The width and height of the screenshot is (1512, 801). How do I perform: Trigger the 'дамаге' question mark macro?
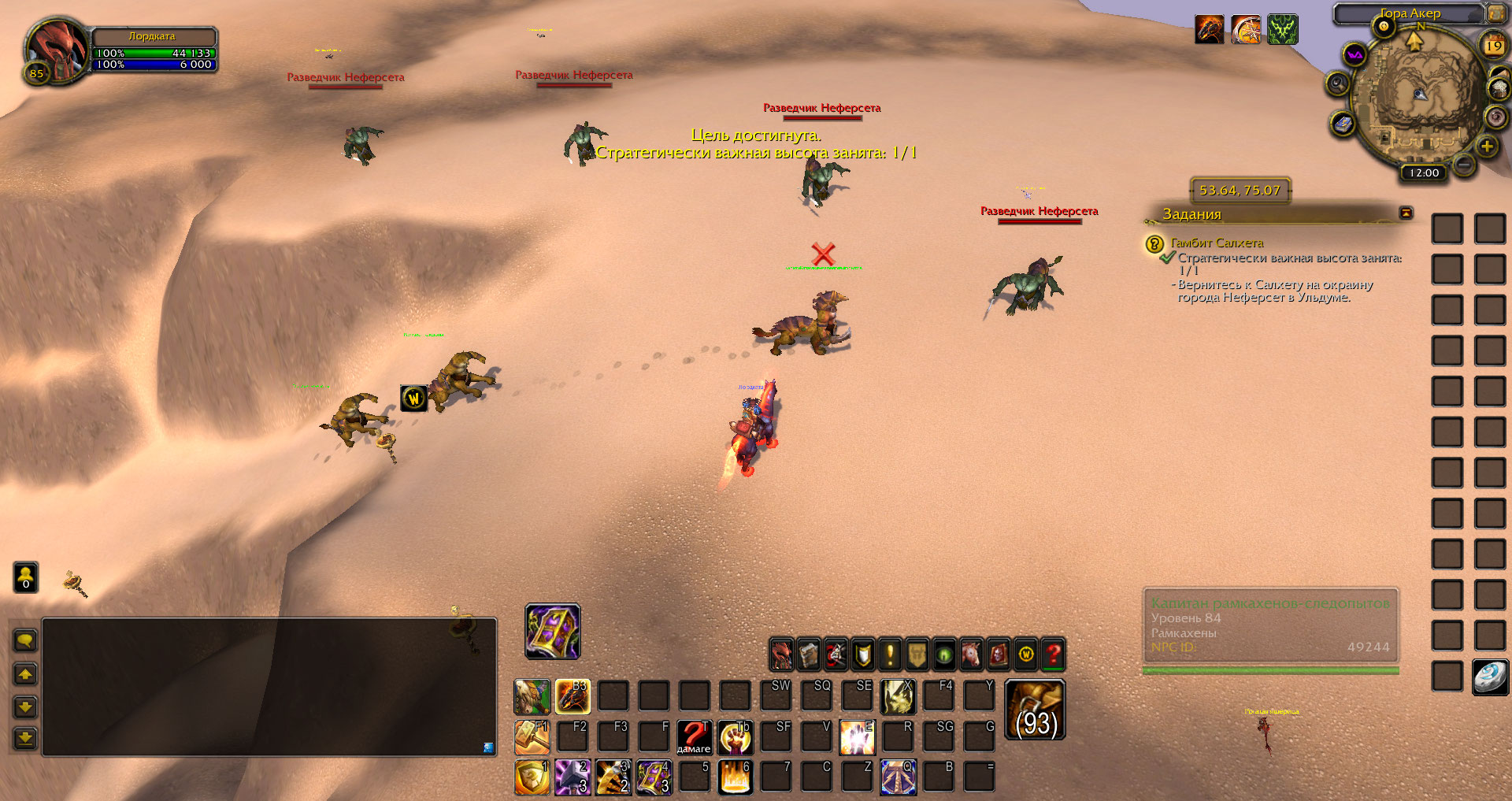point(694,737)
